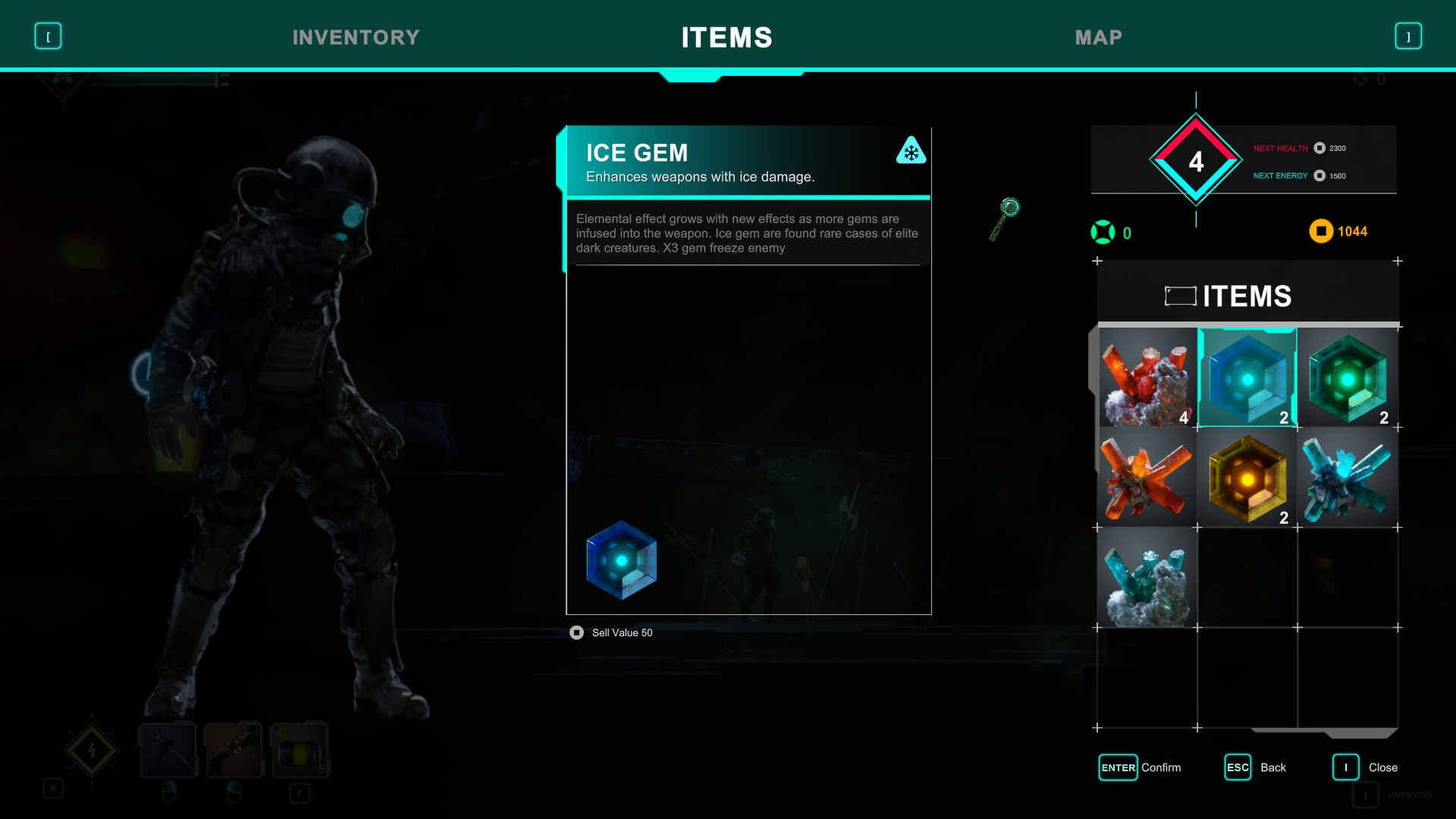Choose the blue Ice Gem slot
This screenshot has height=819, width=1456.
coord(1247,377)
